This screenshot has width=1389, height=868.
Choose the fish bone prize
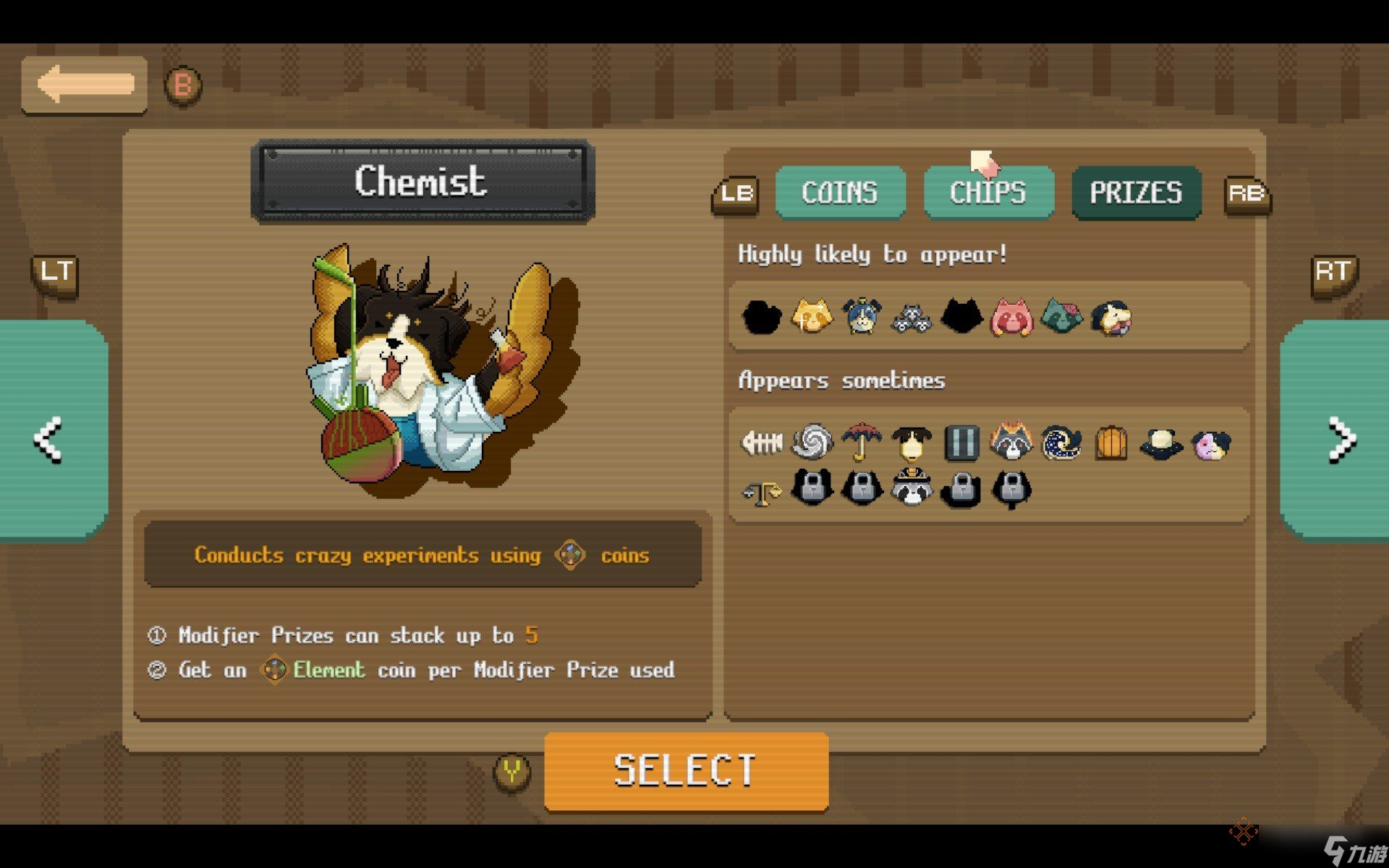pos(762,442)
